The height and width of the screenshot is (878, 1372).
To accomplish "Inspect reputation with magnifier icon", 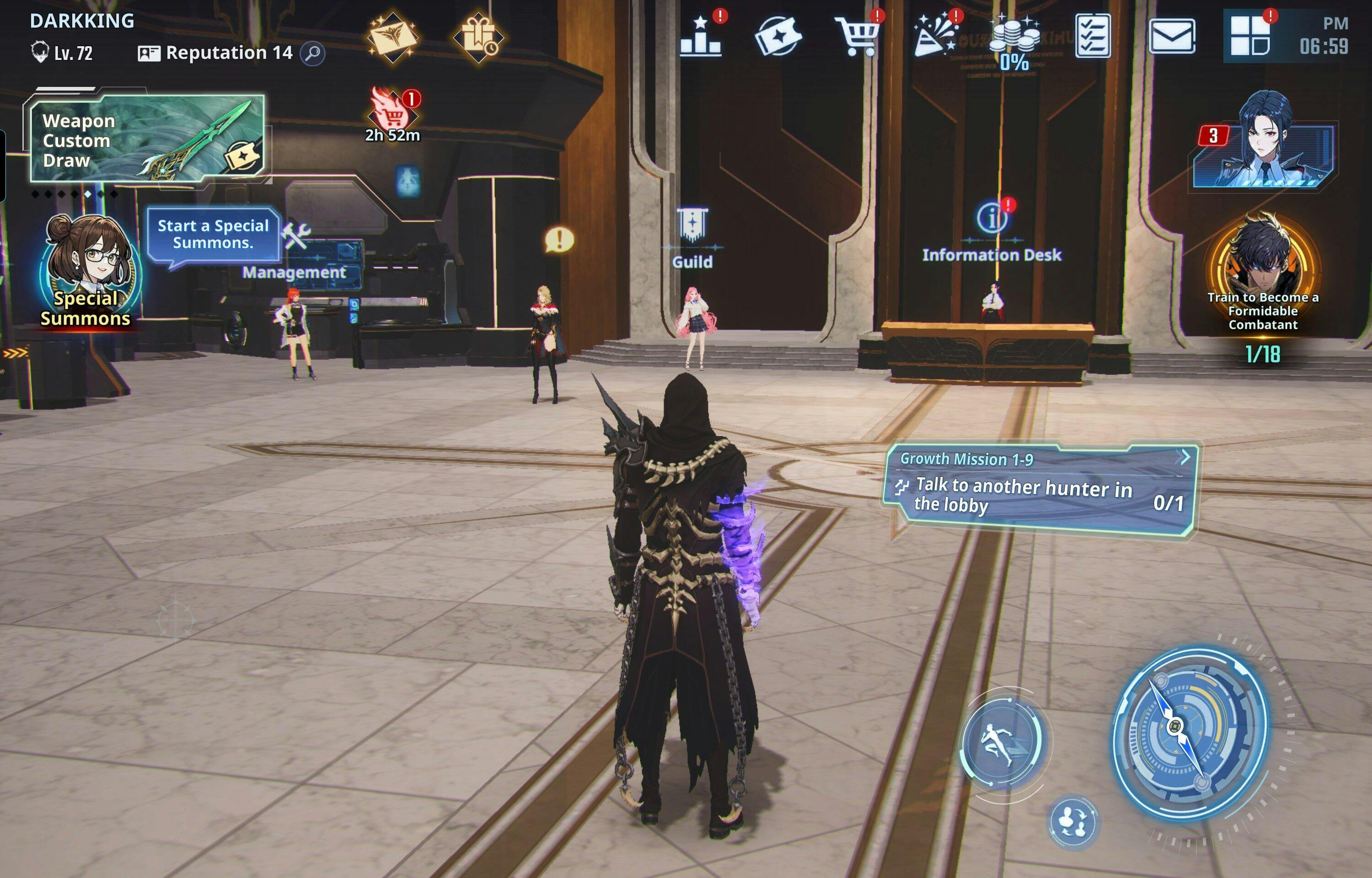I will pyautogui.click(x=312, y=54).
